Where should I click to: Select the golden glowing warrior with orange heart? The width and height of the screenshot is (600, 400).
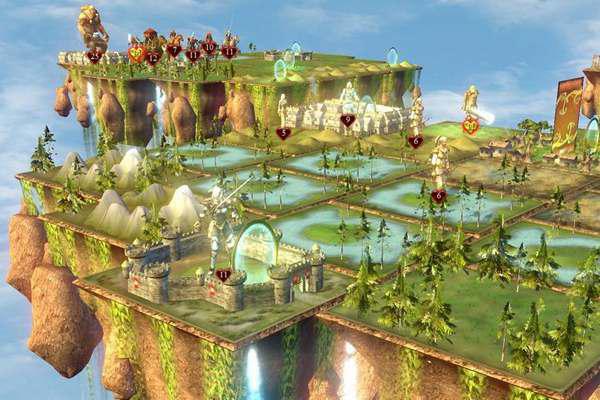pos(470,106)
